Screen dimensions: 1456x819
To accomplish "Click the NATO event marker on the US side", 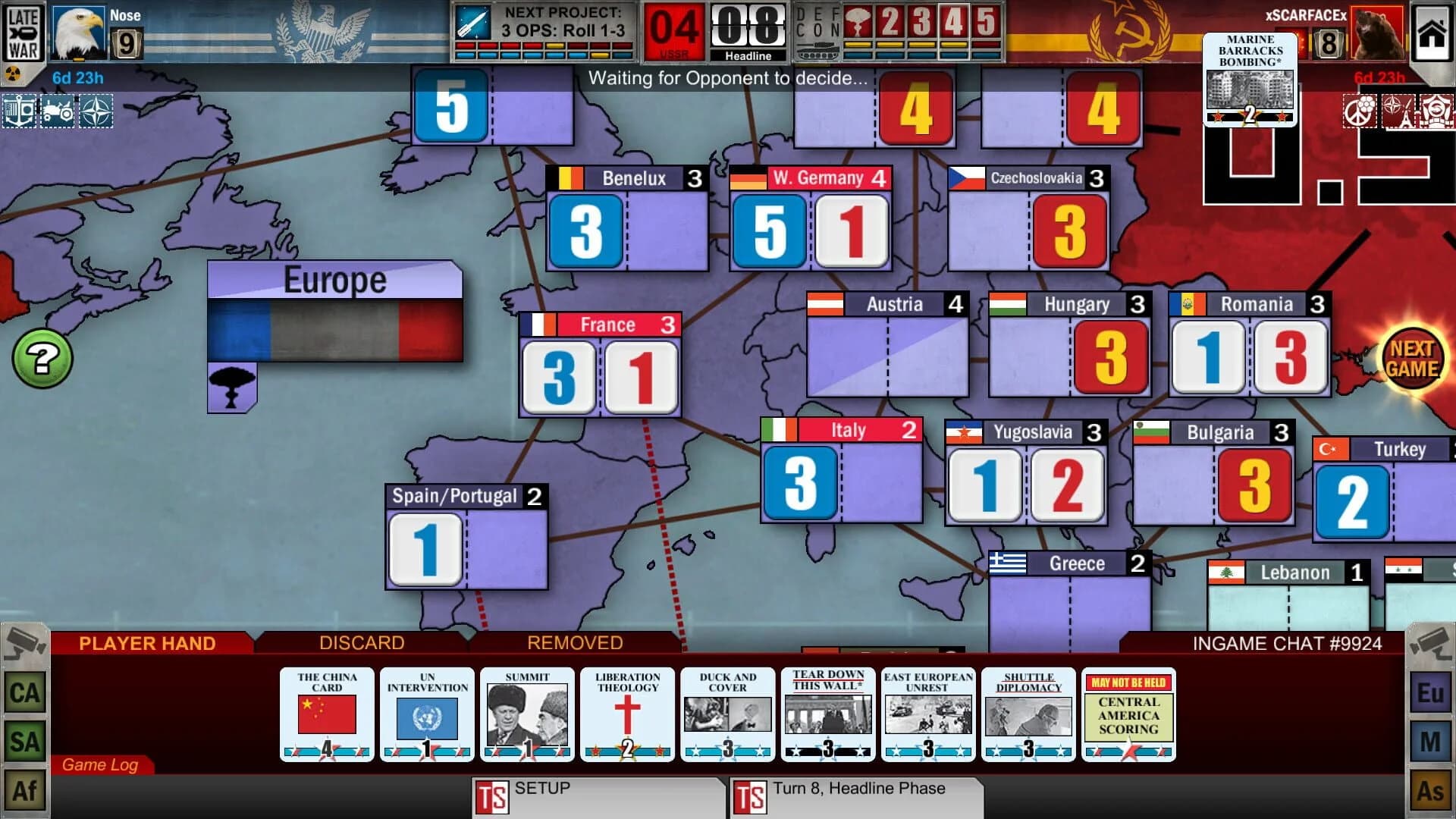I will point(96,112).
